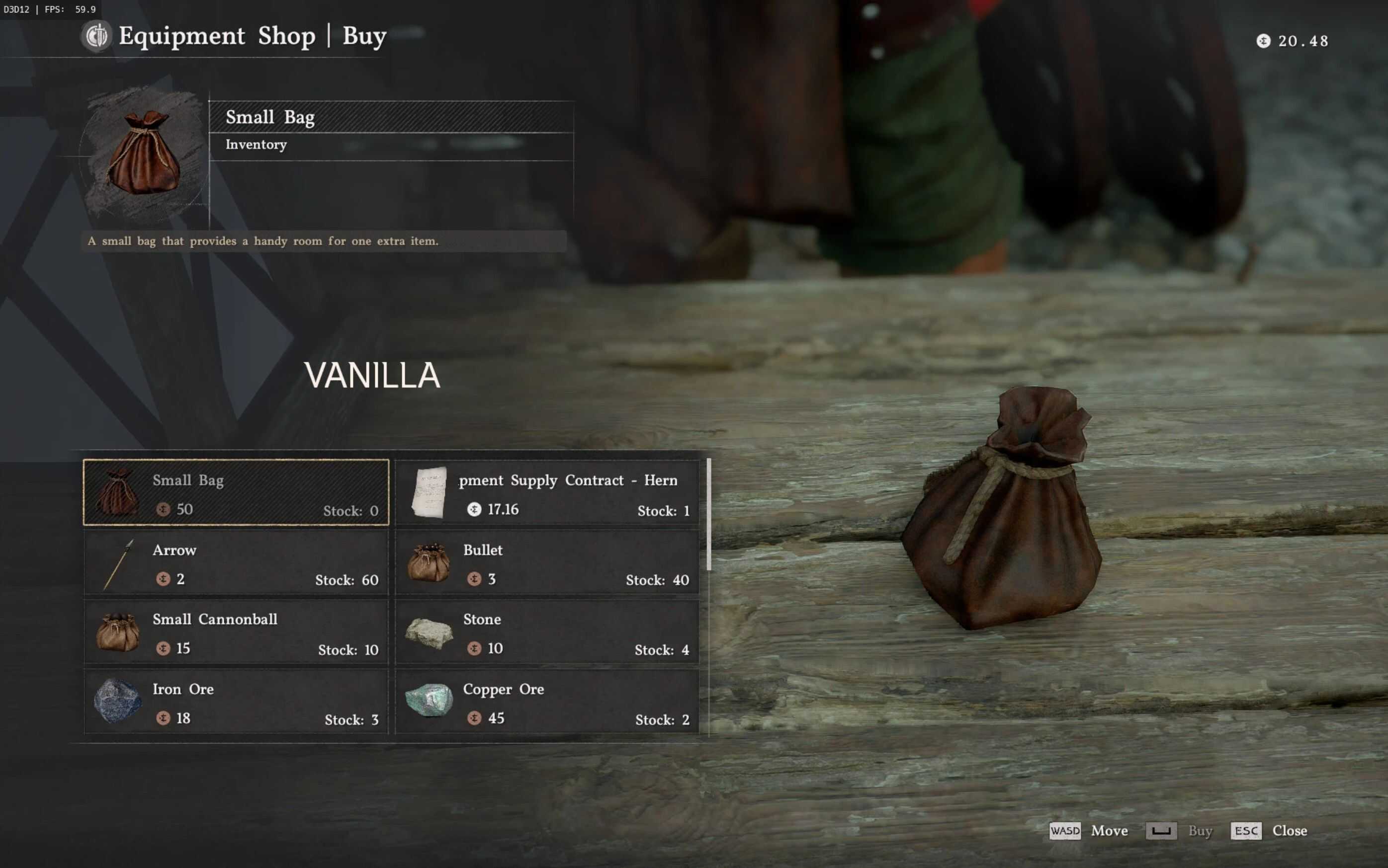Screen dimensions: 1388x868
Task: Choose the Supply Contract - Hern item
Action: pos(547,492)
